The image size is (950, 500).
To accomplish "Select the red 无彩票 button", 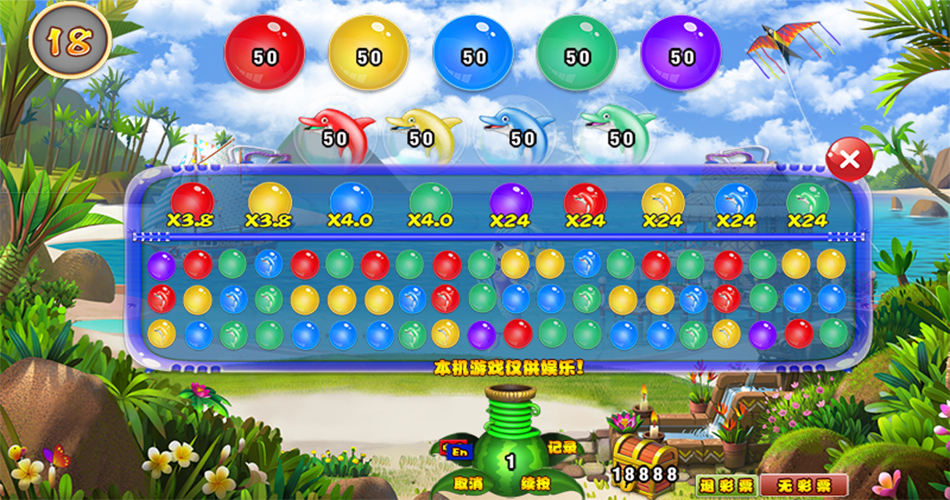I will pos(804,484).
